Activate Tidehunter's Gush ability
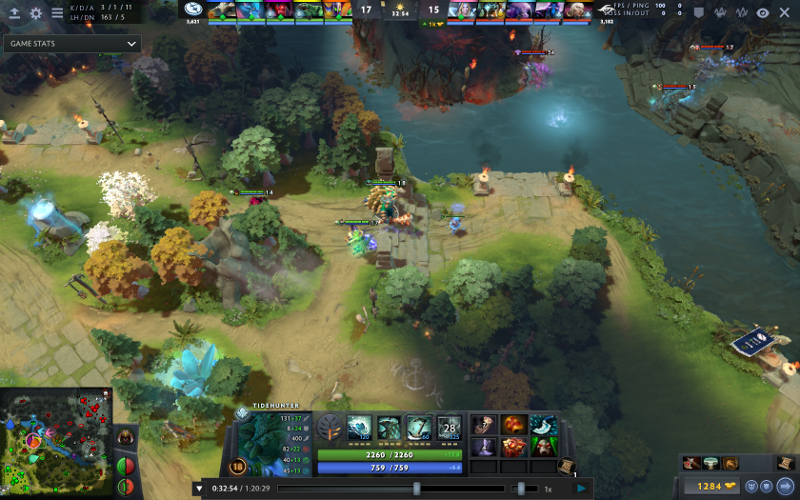This screenshot has height=500, width=800. point(360,428)
